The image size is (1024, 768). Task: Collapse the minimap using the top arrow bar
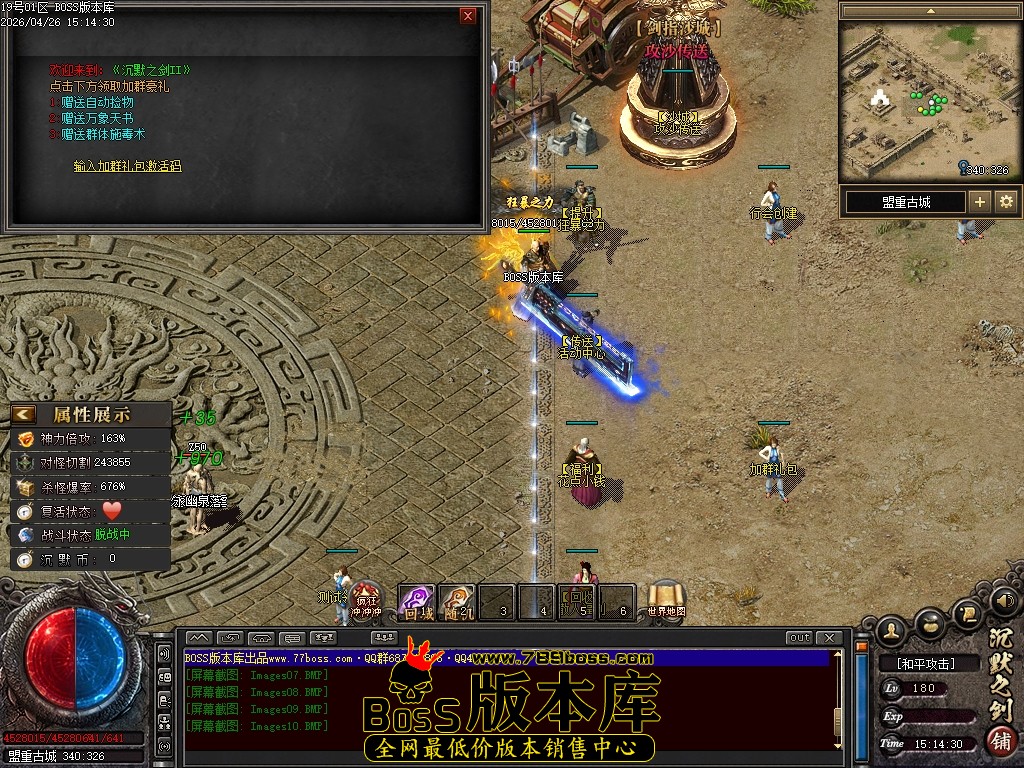[930, 11]
